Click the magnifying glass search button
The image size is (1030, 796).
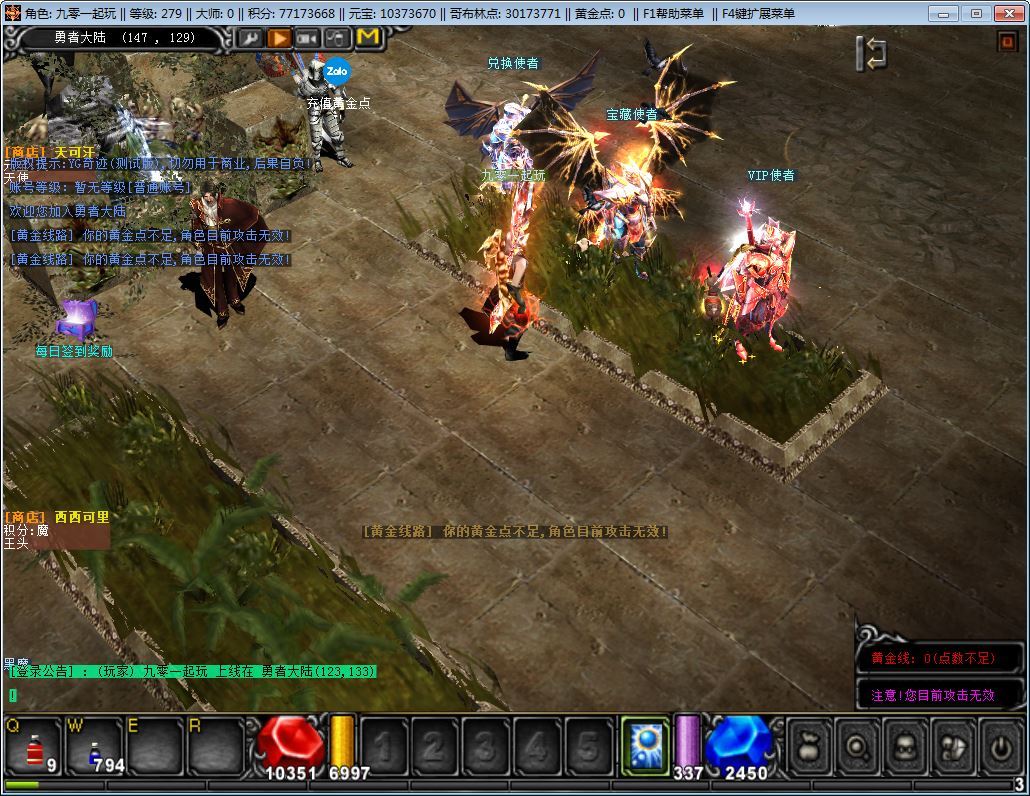pos(857,746)
